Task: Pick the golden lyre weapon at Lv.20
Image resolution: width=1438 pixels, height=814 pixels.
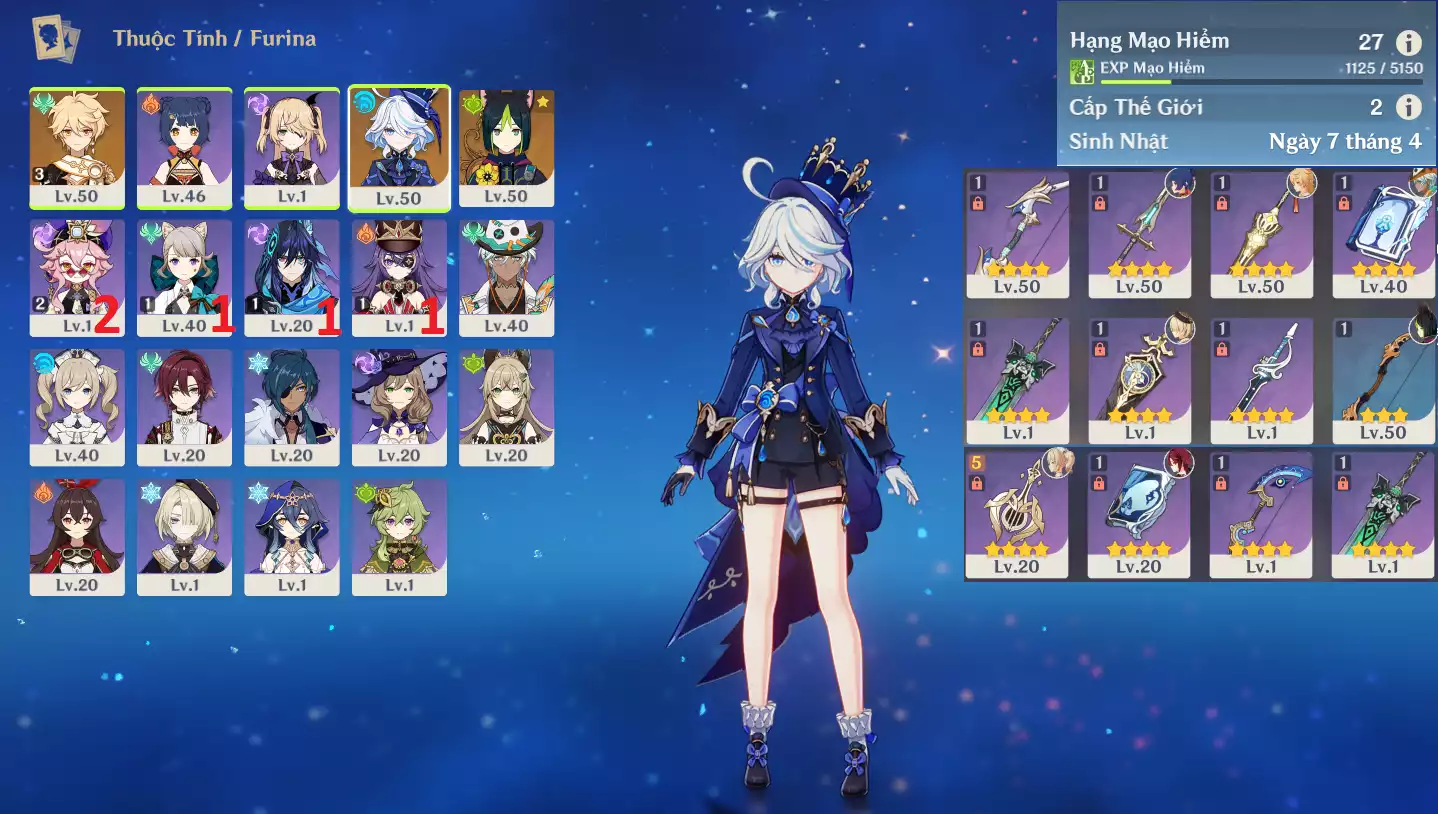Action: click(1016, 514)
